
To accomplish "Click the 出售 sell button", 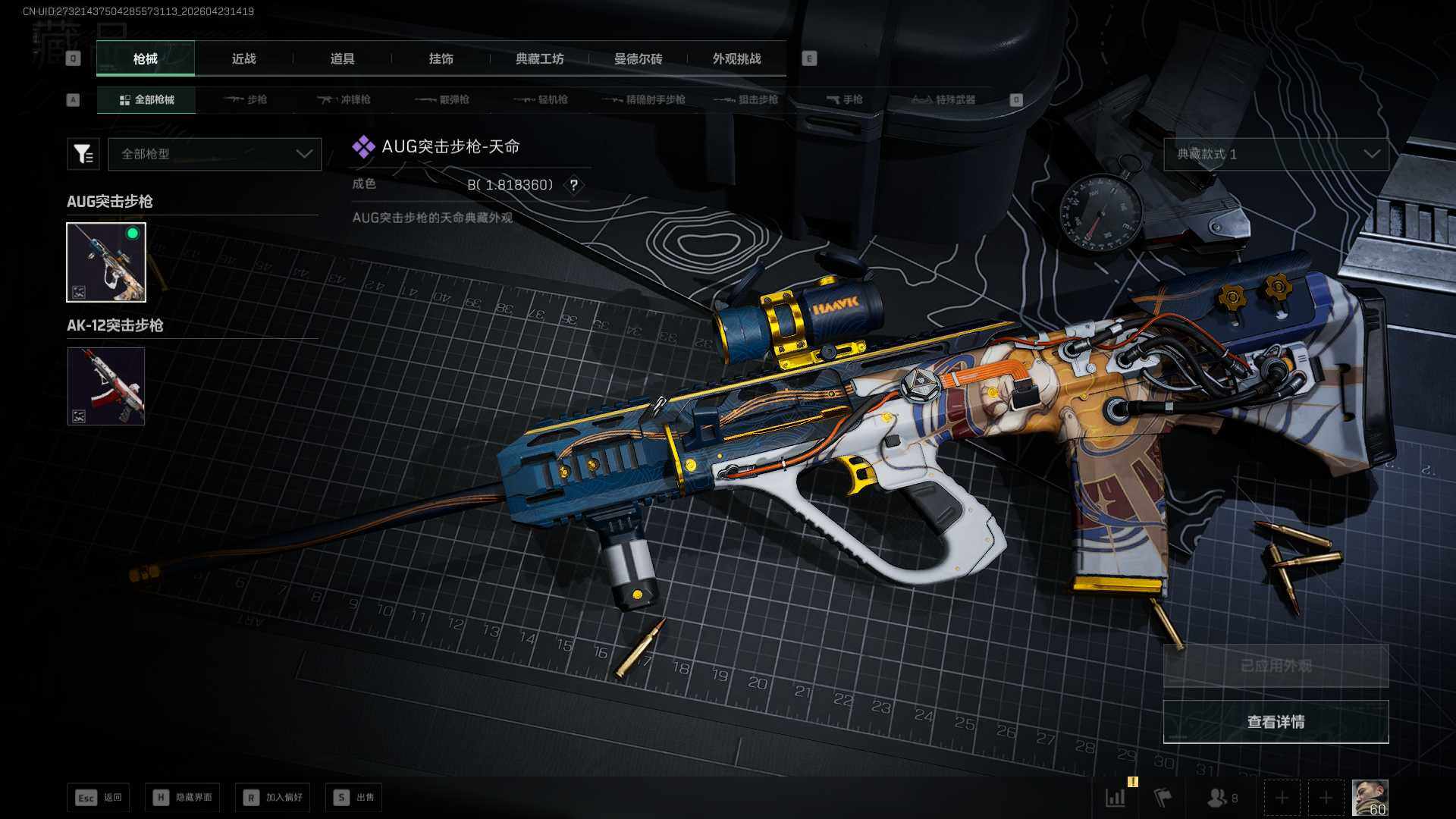I will point(353,798).
